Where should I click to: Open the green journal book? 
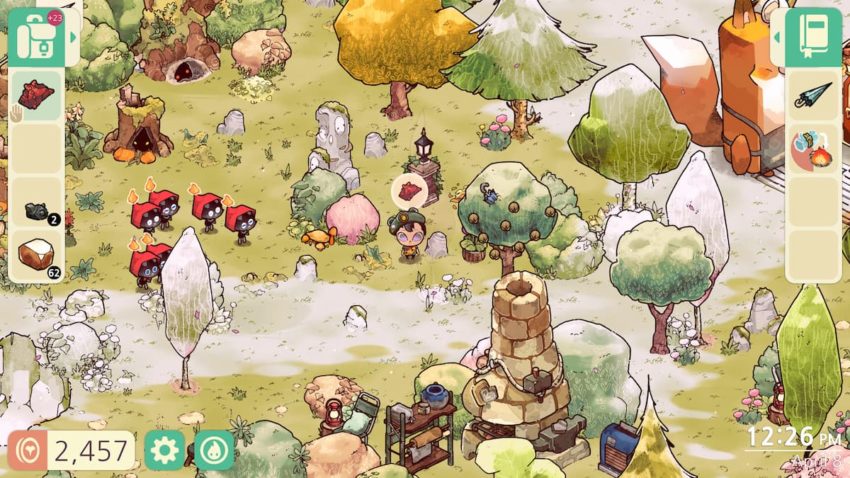(x=812, y=37)
